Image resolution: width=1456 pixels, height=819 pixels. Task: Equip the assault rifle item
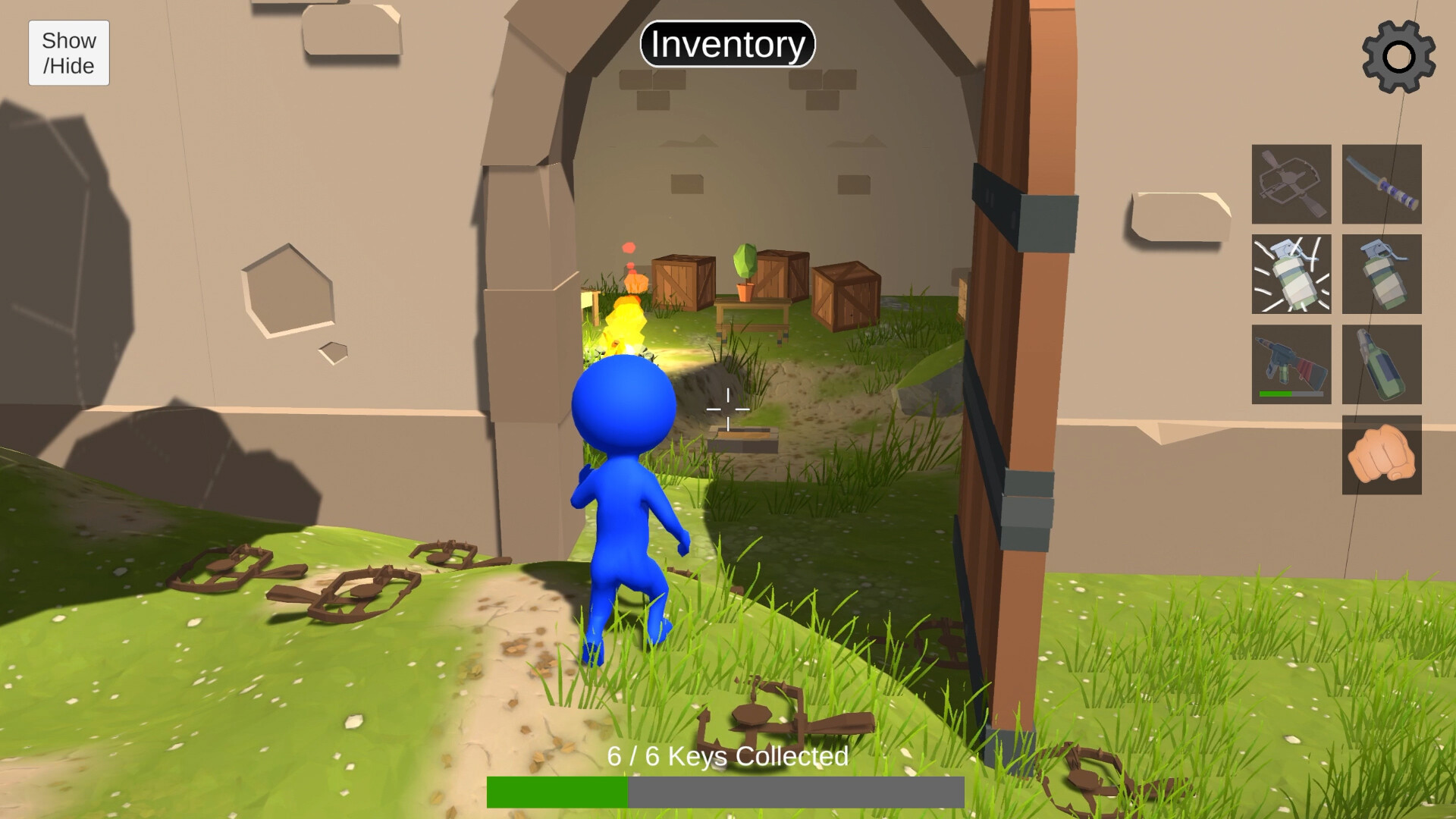point(1291,364)
